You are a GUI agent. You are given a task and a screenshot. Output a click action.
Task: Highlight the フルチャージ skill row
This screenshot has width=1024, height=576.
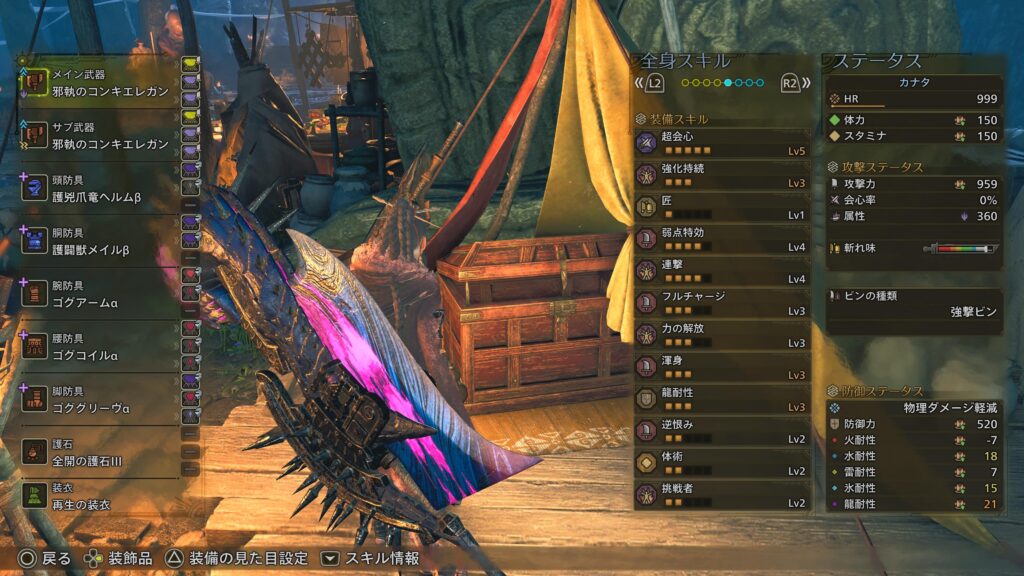(x=721, y=304)
